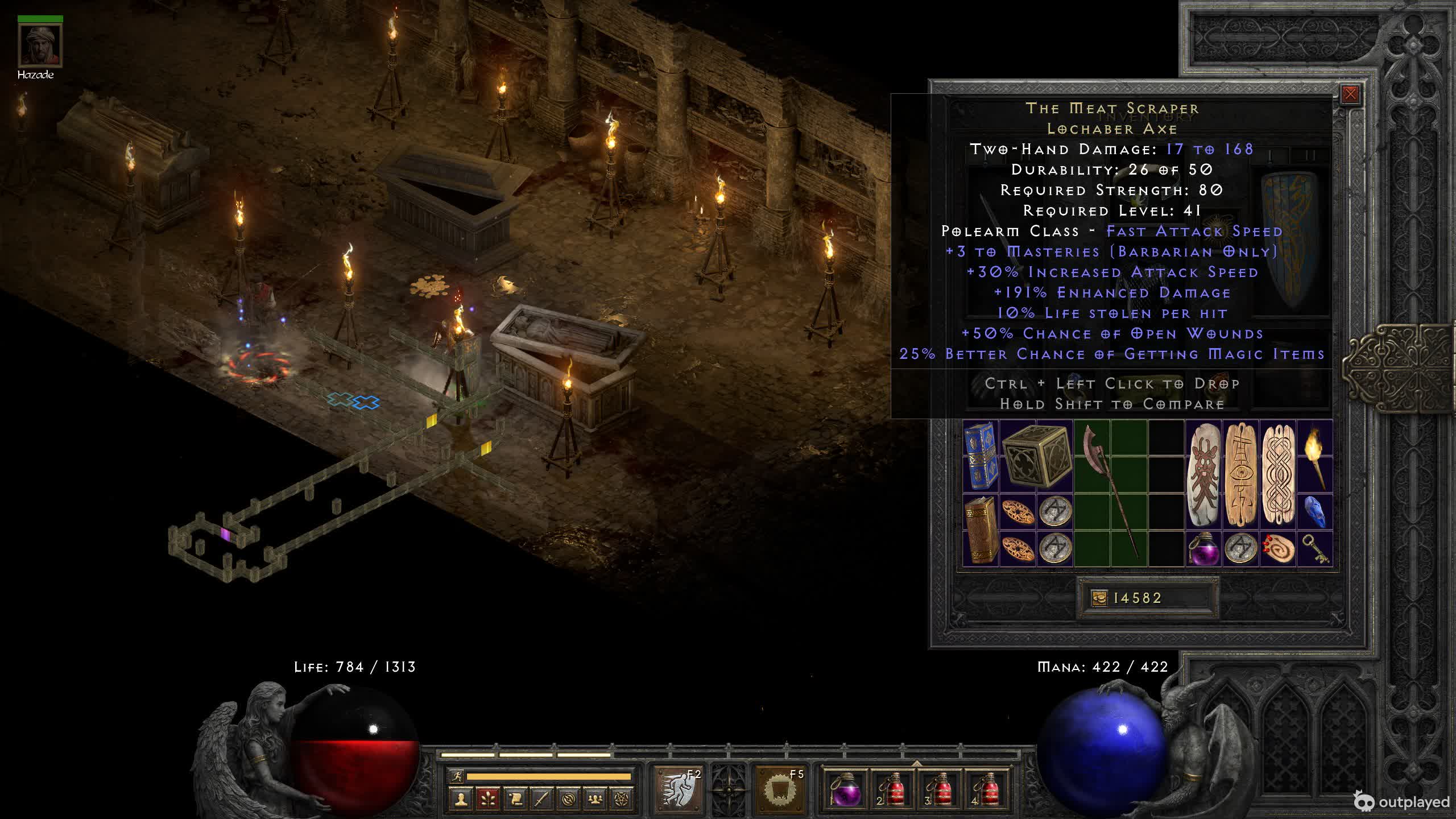Pick up the torch charm

point(1314,456)
